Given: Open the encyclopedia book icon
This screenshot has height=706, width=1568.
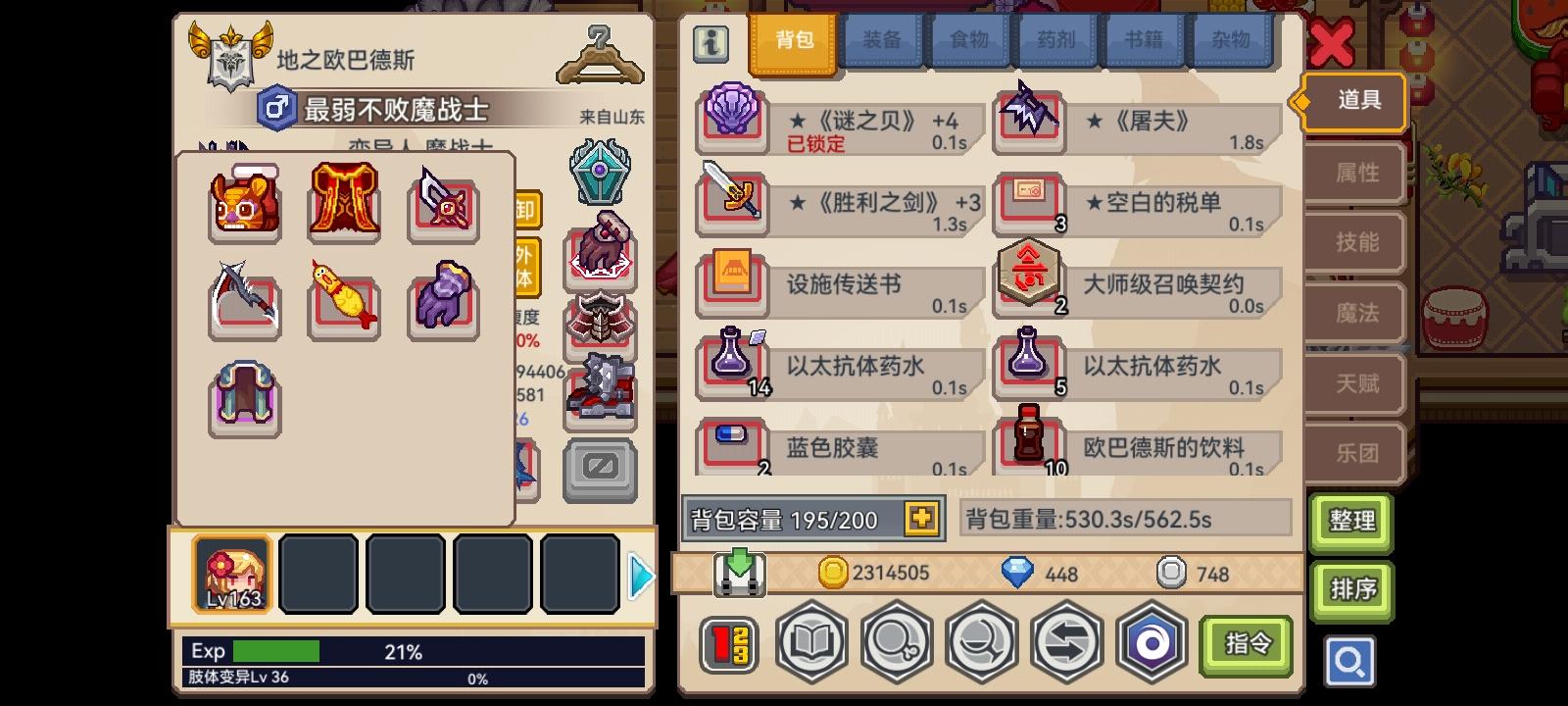Looking at the screenshot, I should tap(812, 641).
